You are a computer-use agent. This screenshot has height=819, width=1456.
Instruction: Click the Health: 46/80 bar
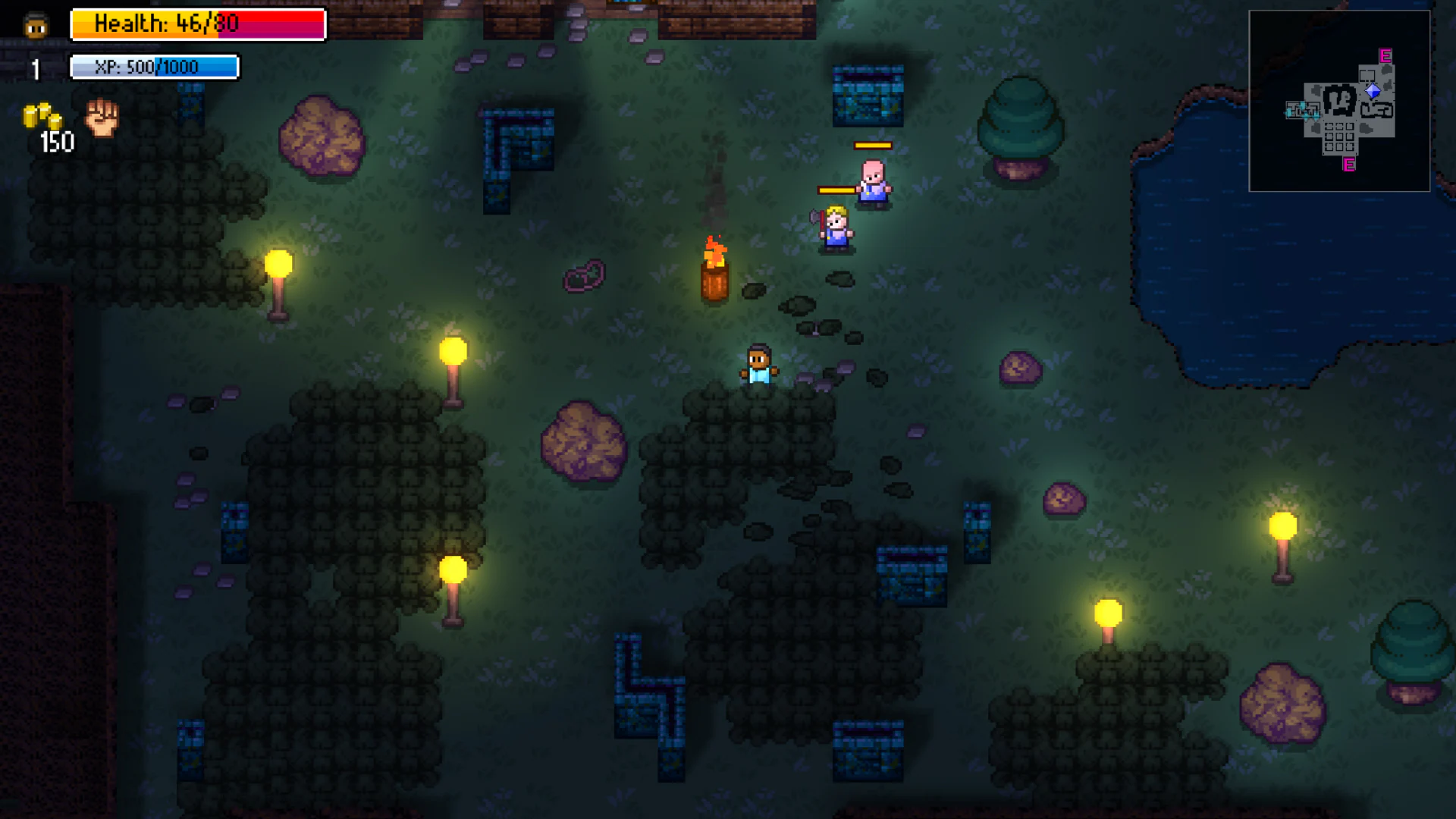[x=197, y=24]
